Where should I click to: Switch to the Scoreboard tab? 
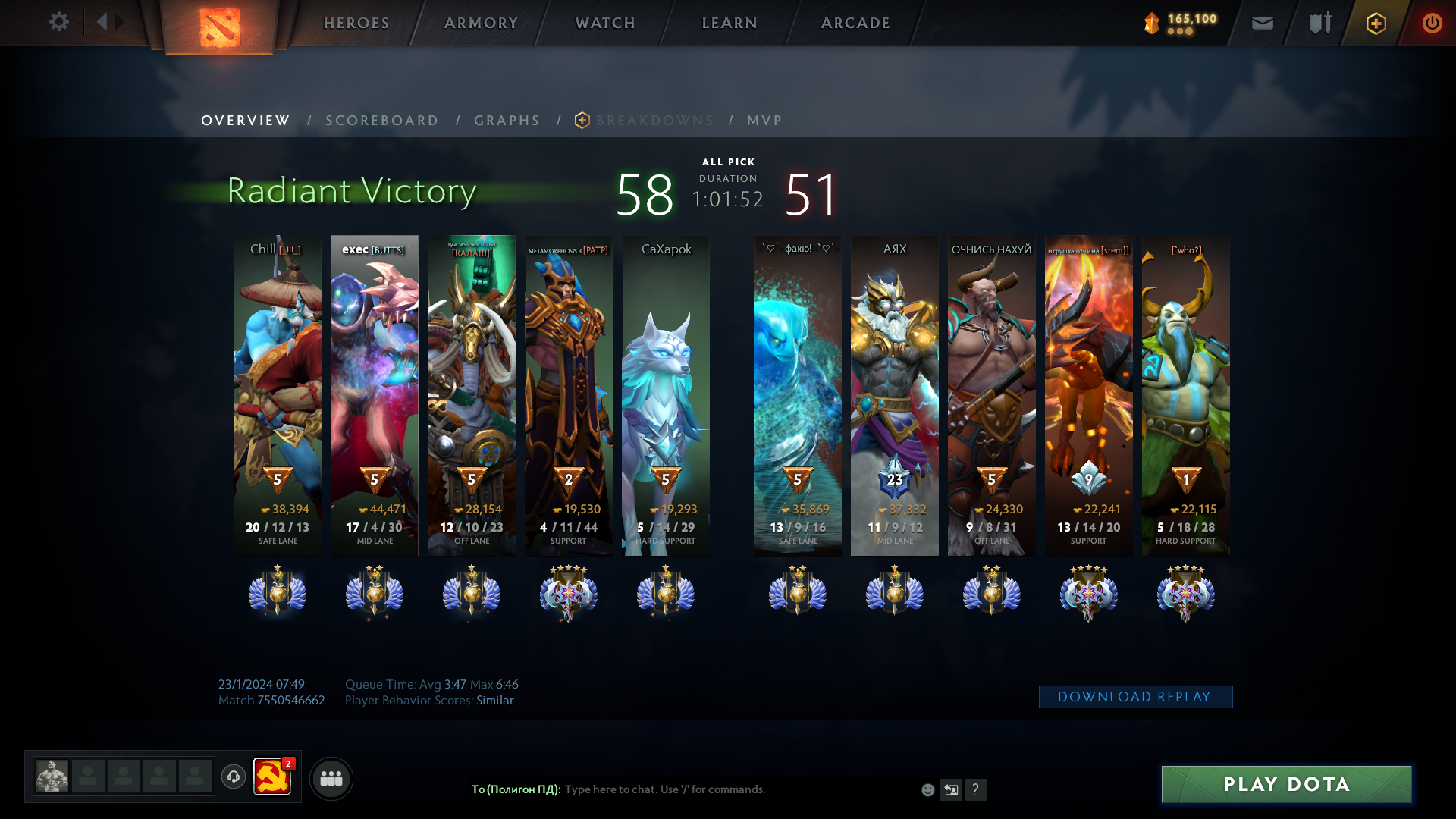click(381, 121)
